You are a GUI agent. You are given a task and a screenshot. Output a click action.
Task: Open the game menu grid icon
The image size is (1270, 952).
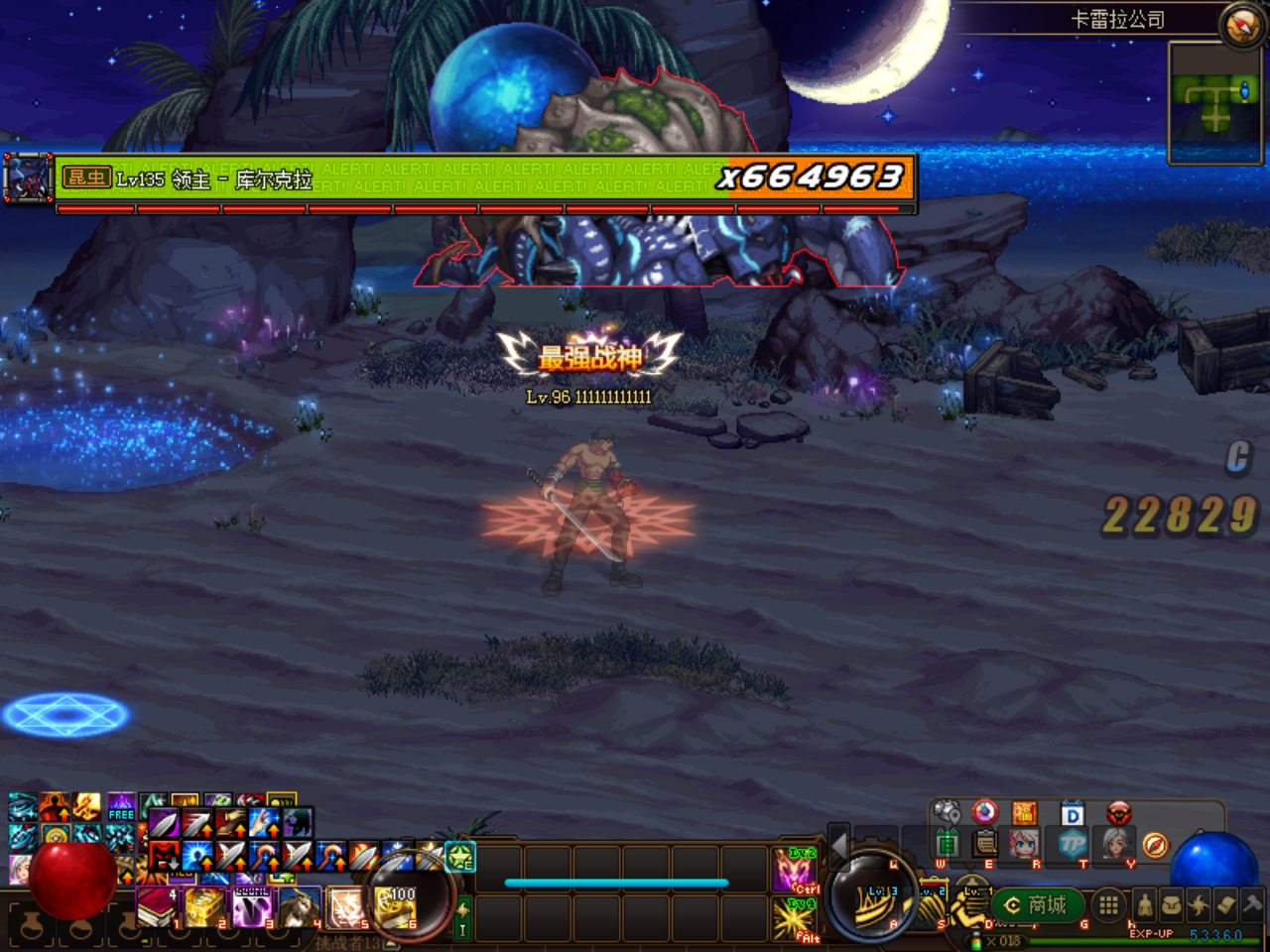1108,905
